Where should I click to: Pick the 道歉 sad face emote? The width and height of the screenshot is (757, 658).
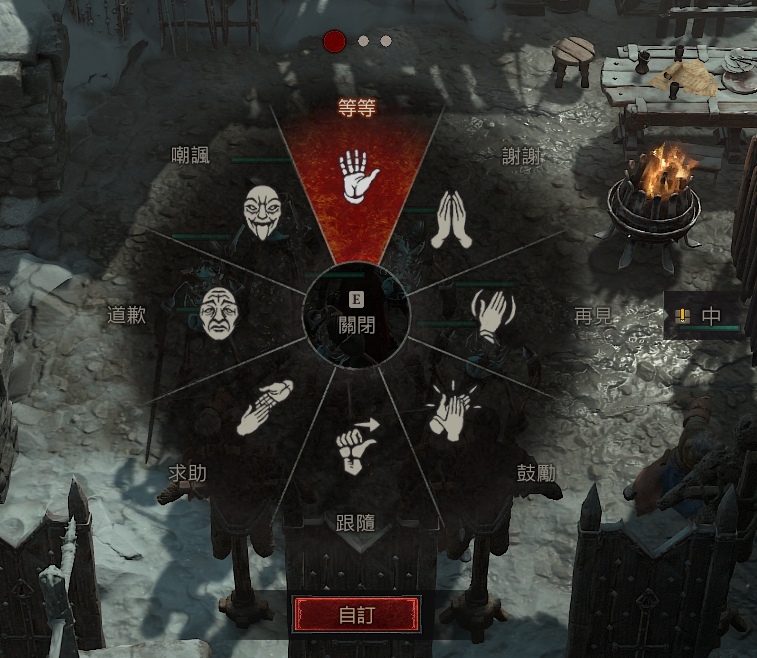click(222, 312)
